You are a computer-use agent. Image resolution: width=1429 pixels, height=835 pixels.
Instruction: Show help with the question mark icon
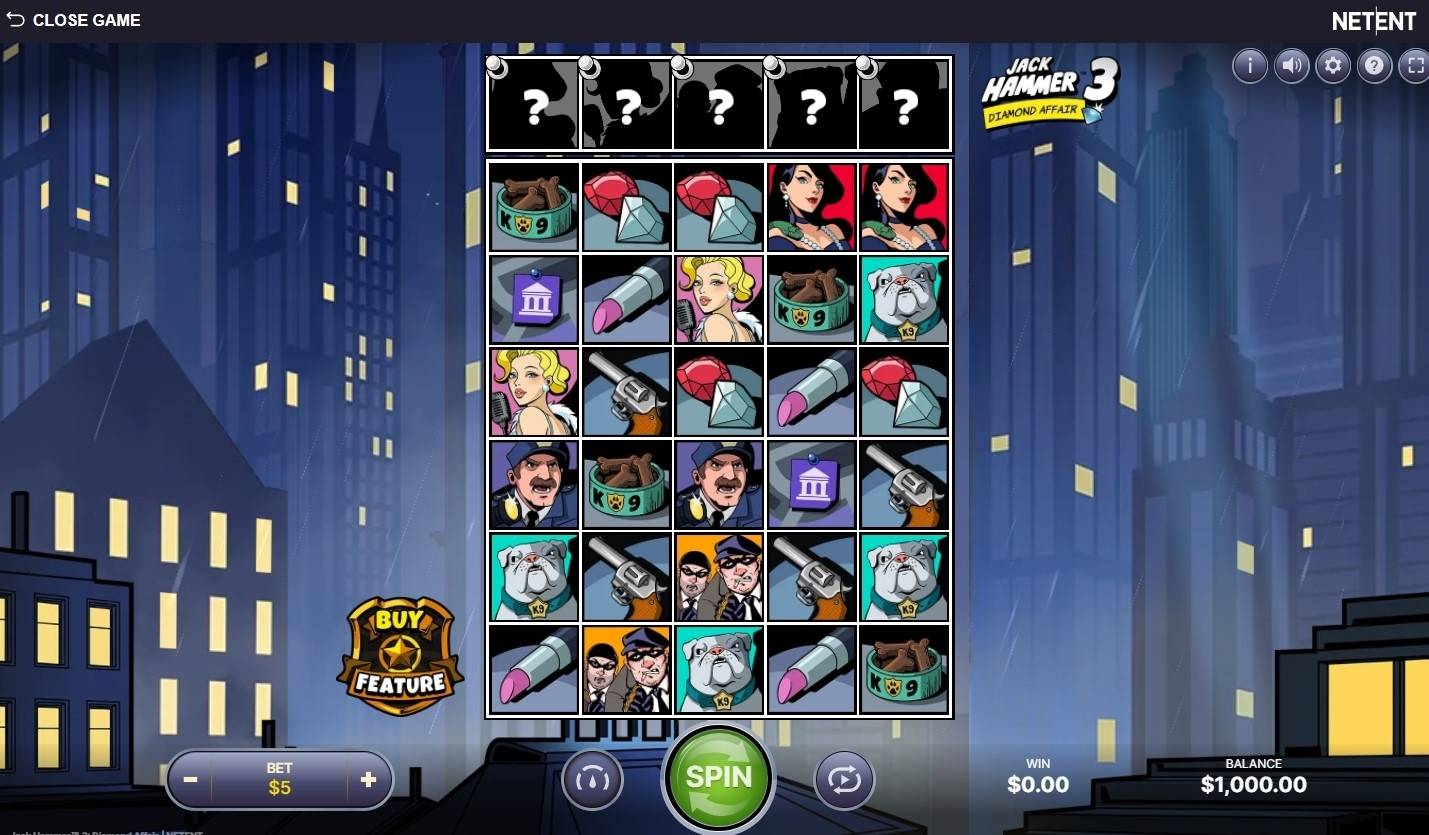[1375, 66]
